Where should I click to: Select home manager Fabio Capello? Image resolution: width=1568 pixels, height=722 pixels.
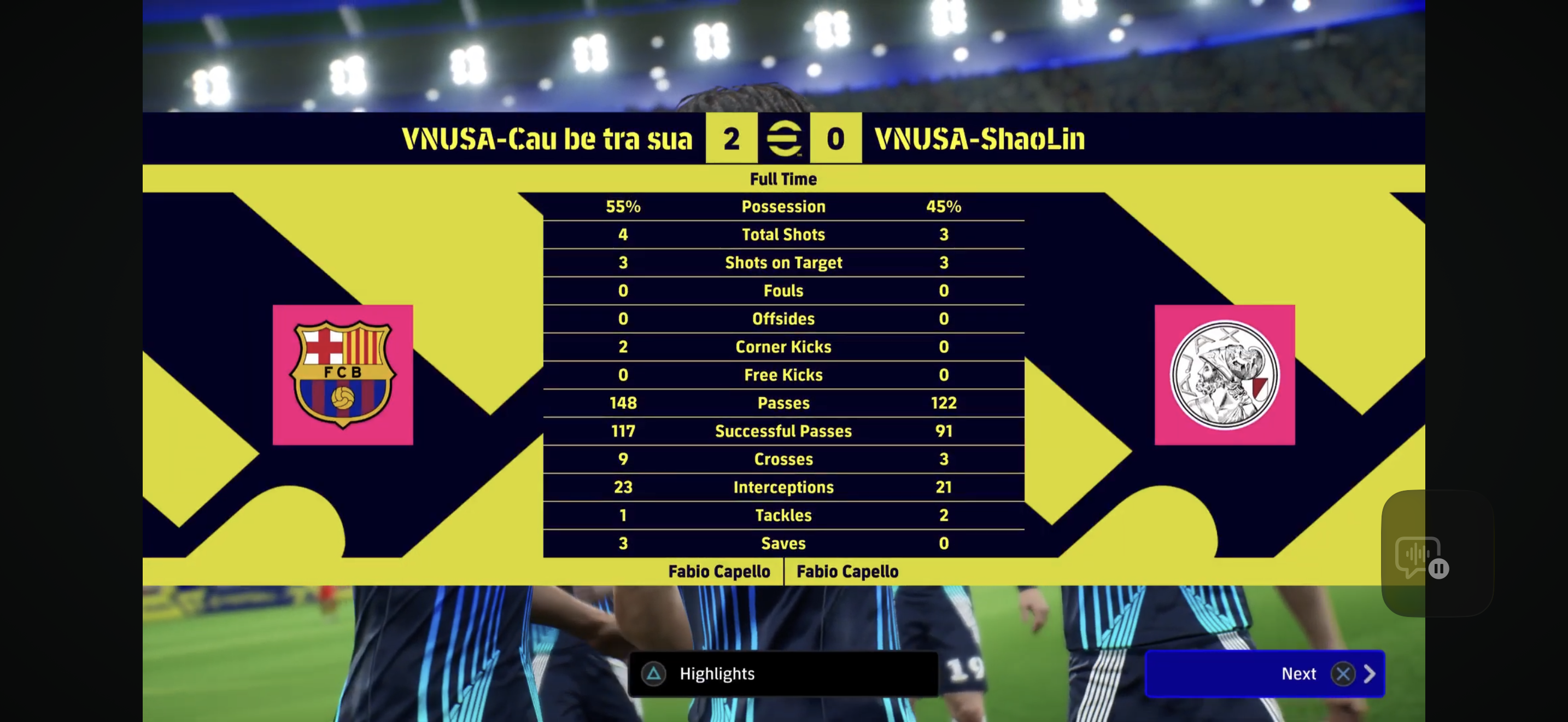[719, 572]
